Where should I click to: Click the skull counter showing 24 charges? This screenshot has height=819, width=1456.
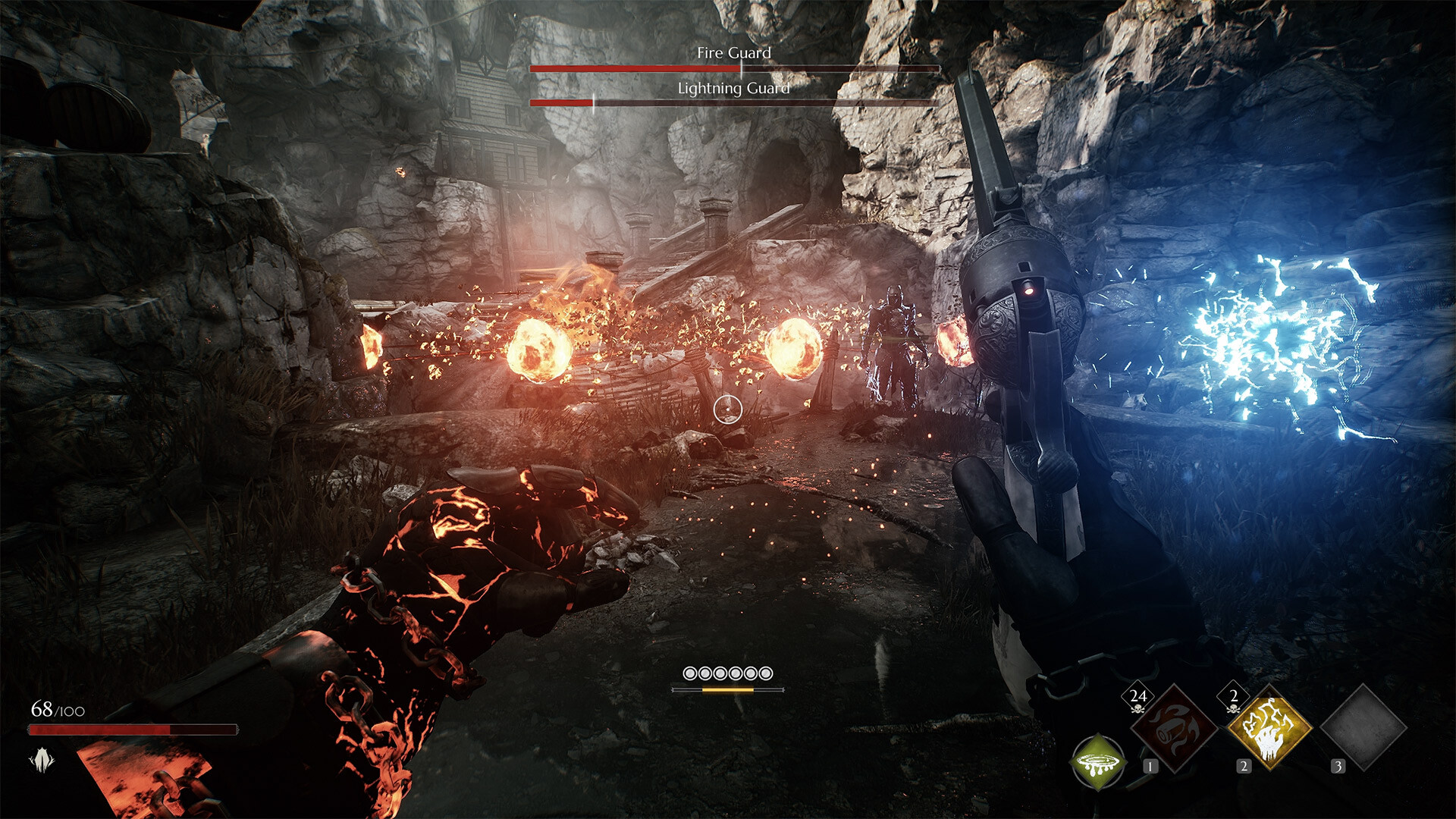point(1137,695)
